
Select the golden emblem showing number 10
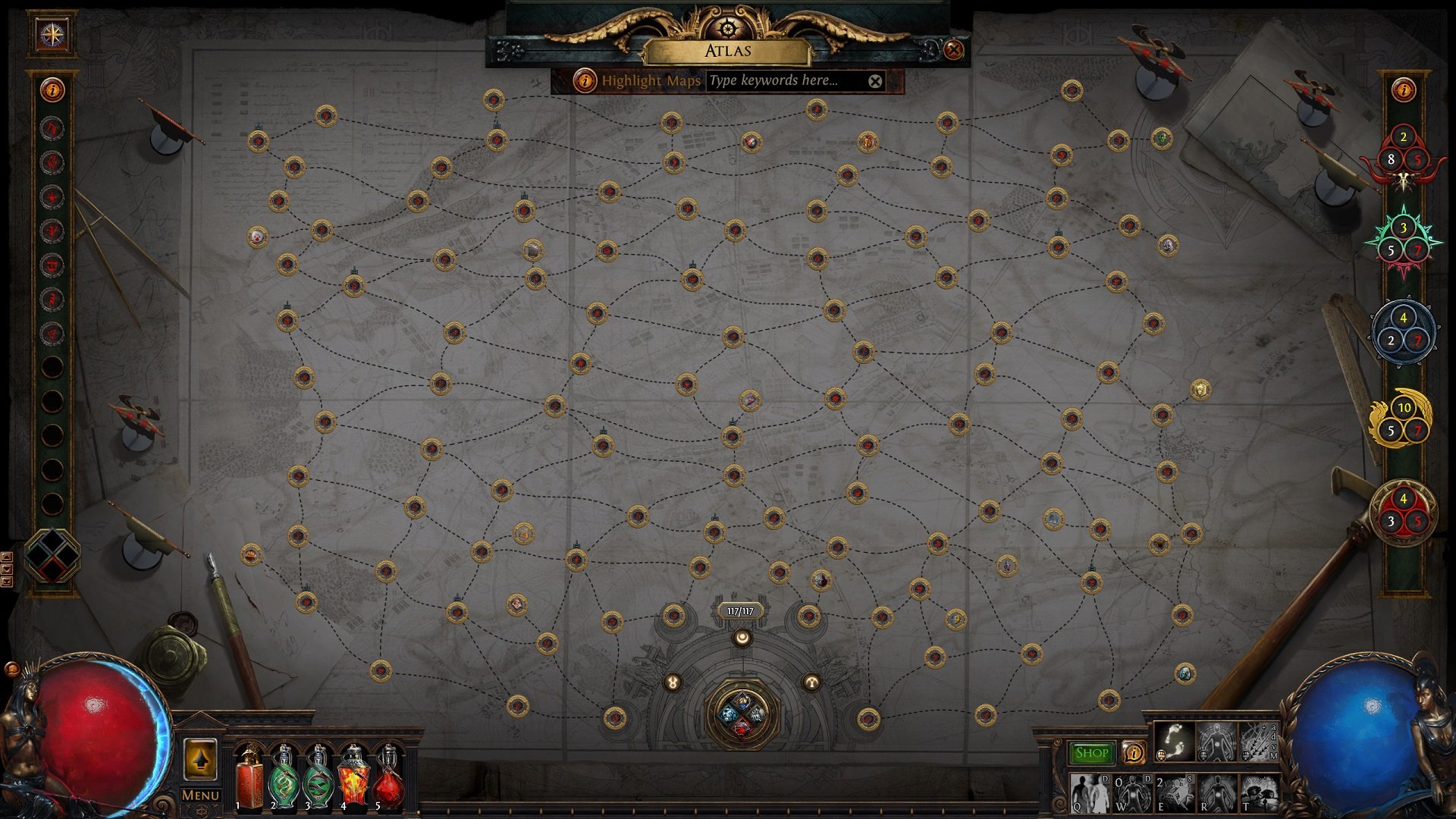pyautogui.click(x=1401, y=419)
